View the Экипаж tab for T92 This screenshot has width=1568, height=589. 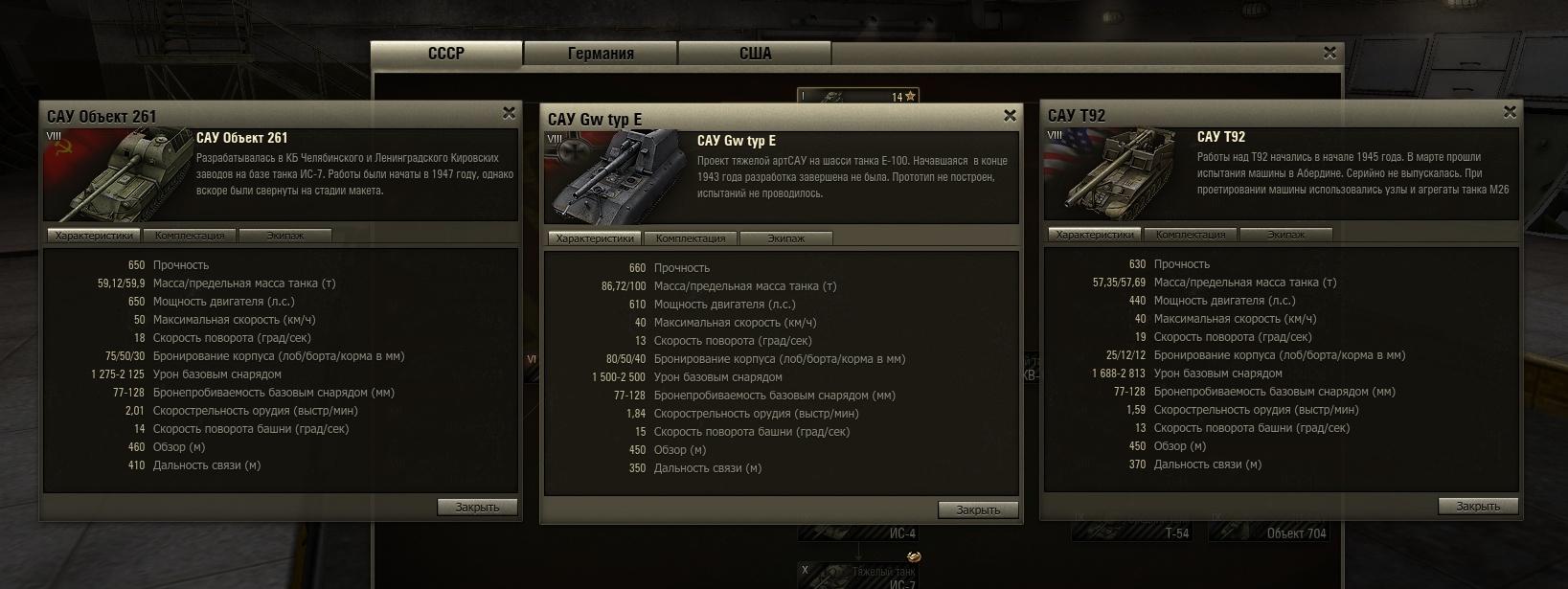[x=1285, y=235]
